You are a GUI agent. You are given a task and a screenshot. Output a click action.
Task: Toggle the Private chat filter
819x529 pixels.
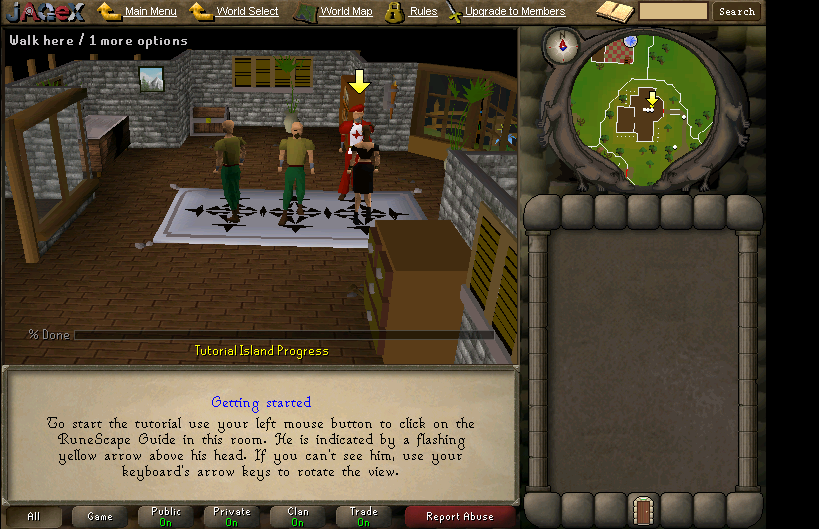tap(232, 517)
